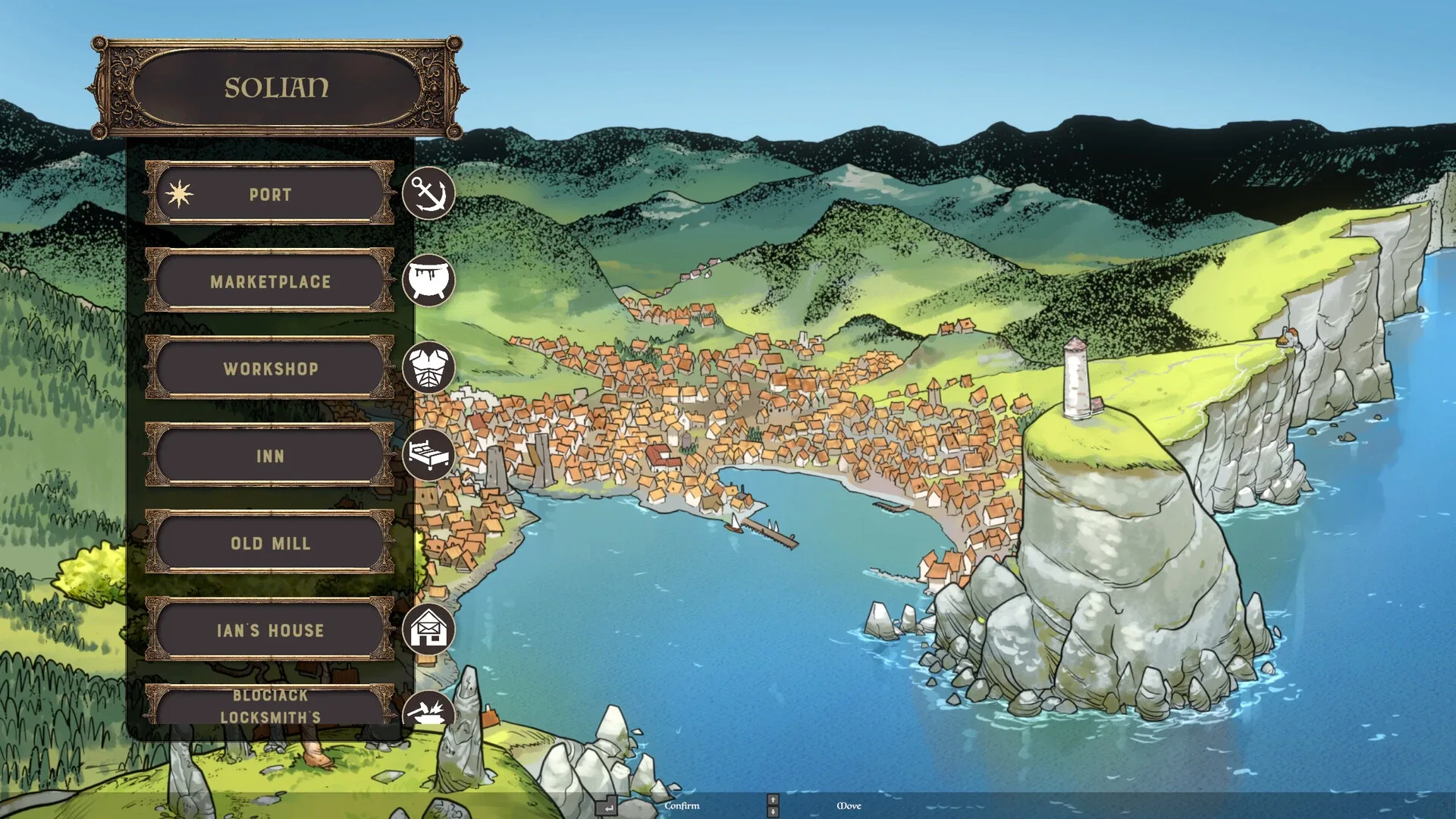Click the house icon beside Ian's House
The width and height of the screenshot is (1456, 819).
pyautogui.click(x=428, y=629)
